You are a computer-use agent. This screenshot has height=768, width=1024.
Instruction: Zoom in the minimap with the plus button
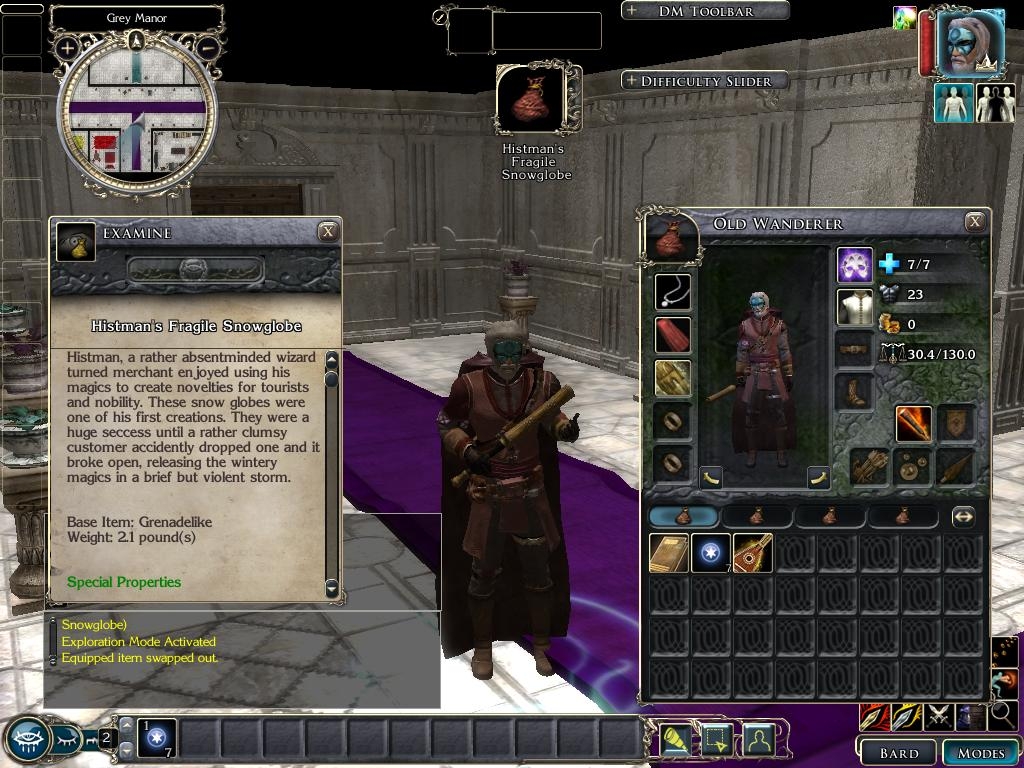point(67,47)
